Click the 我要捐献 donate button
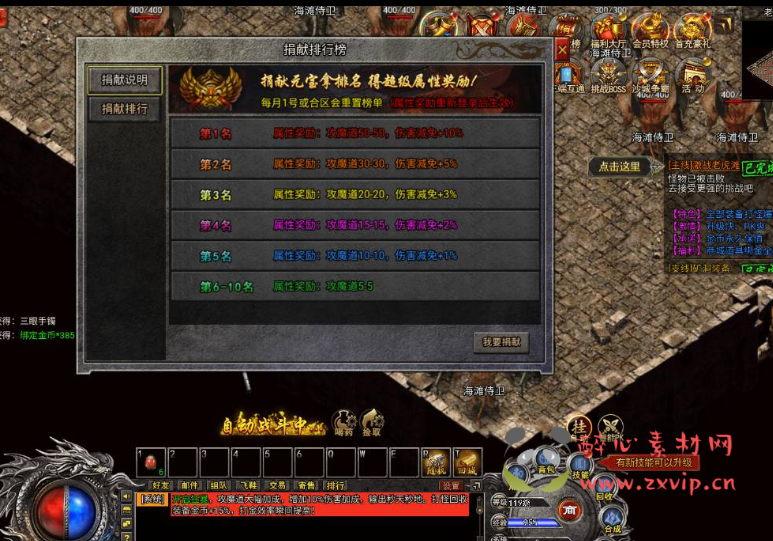Screen dimensions: 773x541 tap(501, 342)
